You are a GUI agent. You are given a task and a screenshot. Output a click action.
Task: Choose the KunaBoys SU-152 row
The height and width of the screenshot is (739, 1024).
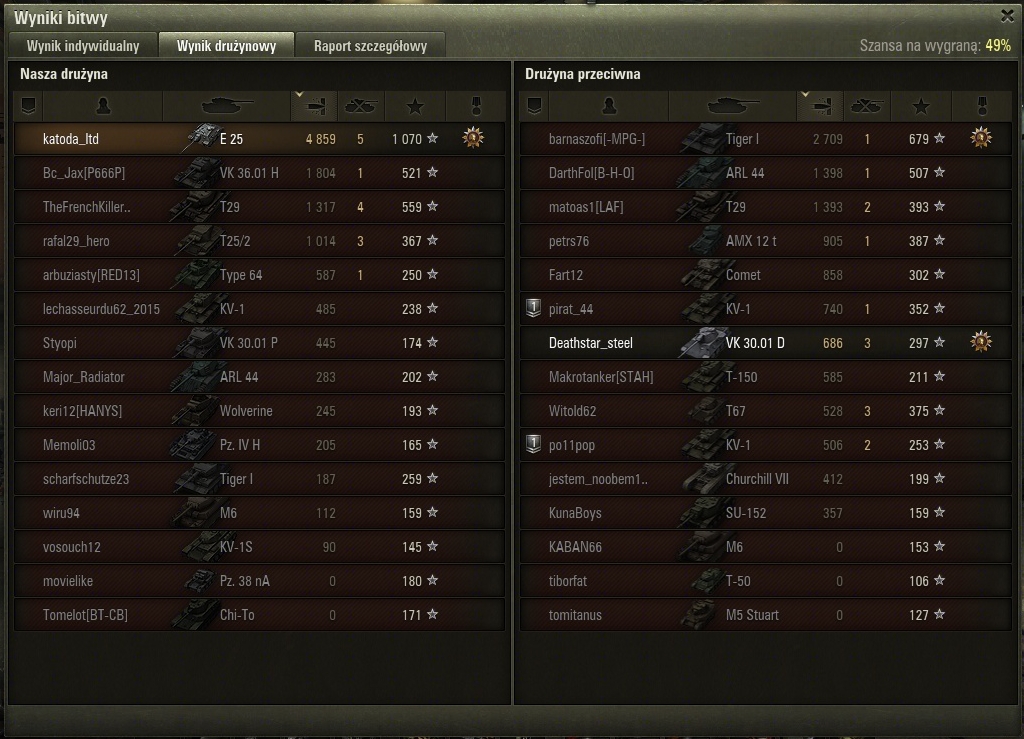765,513
